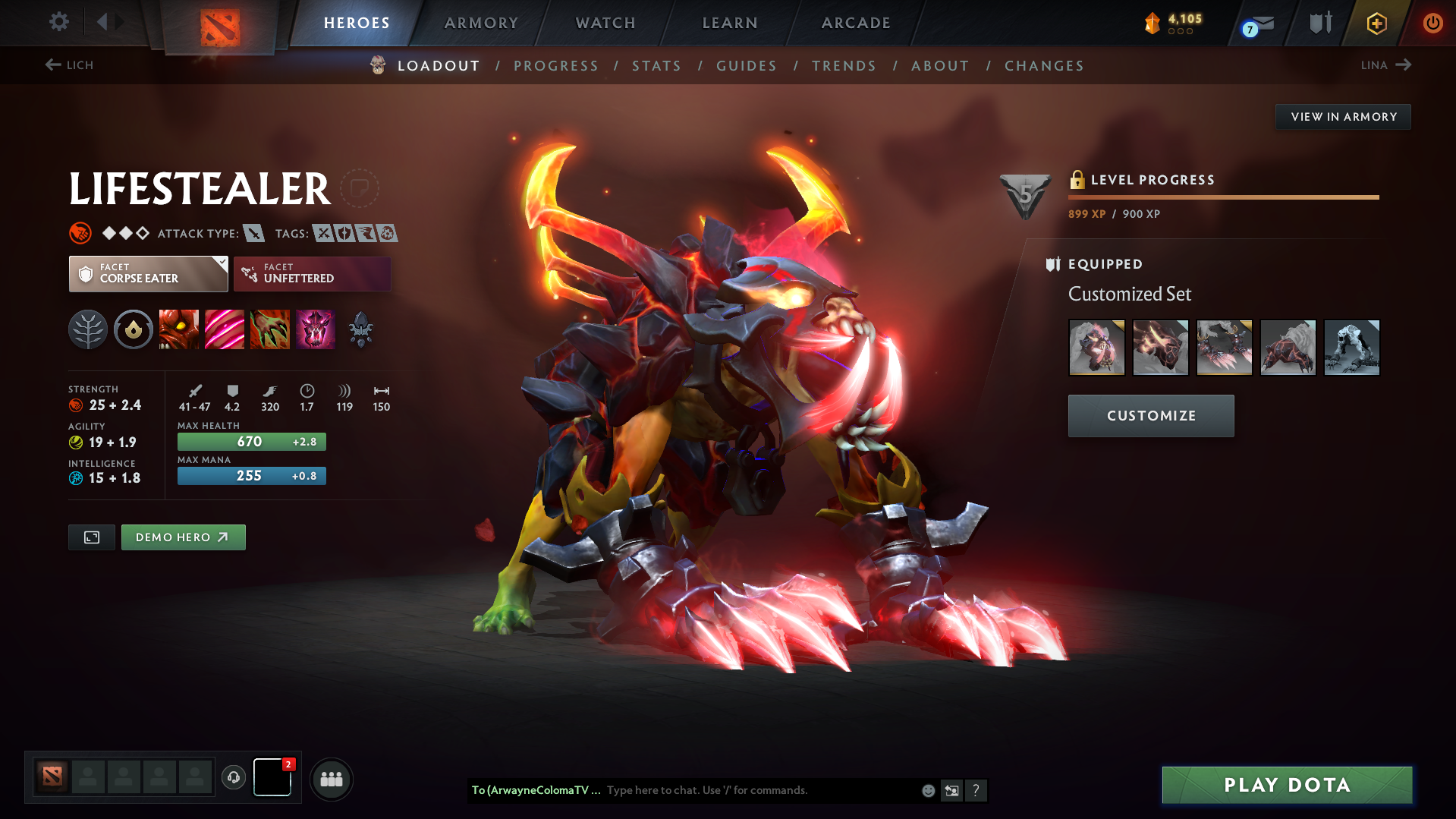Toggle the innate ability circle icon
The image size is (1456, 819).
(134, 329)
